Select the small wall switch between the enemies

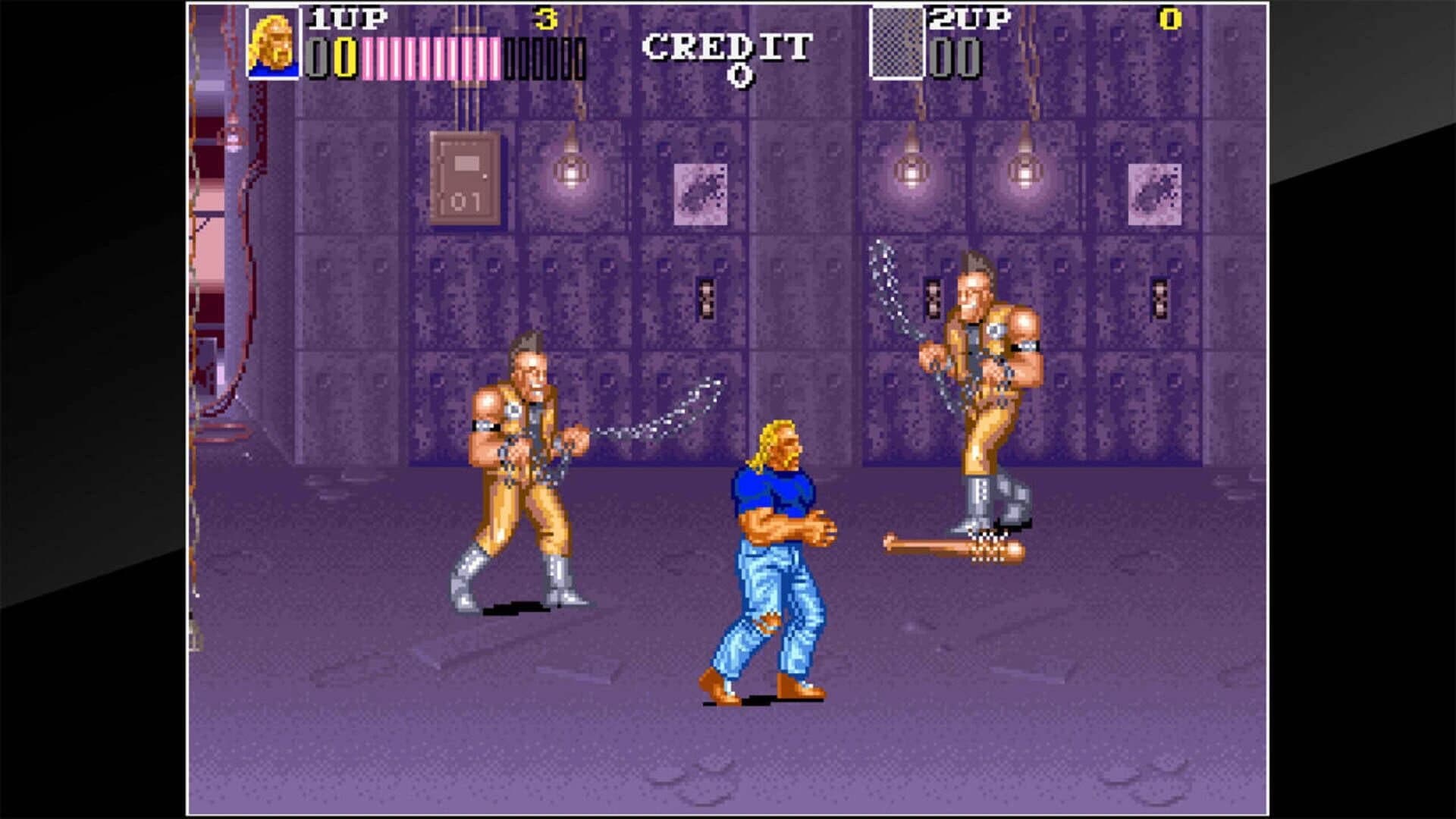click(x=708, y=297)
